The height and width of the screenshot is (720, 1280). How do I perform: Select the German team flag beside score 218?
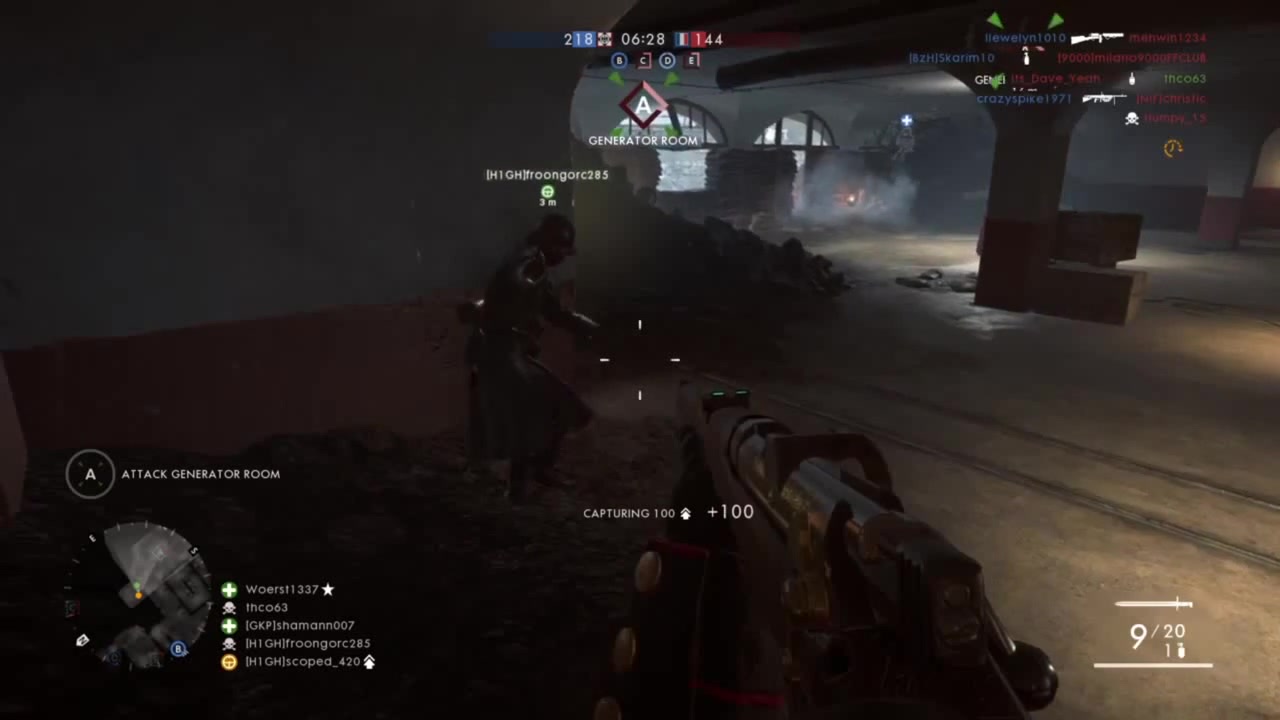(x=603, y=39)
